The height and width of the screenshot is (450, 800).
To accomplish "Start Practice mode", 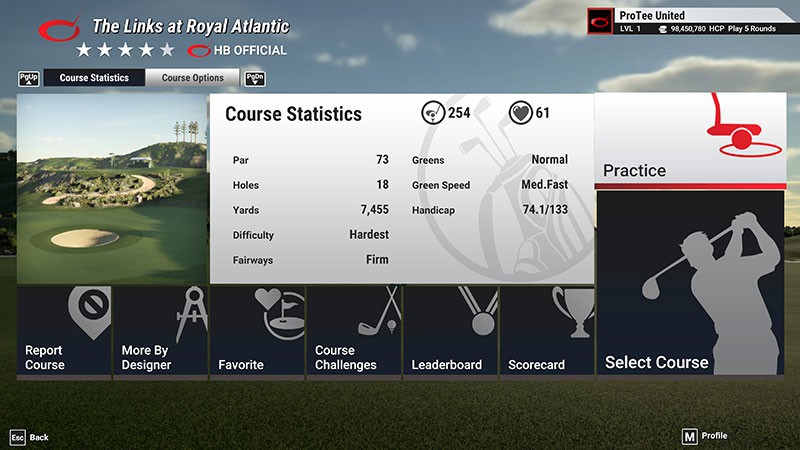I will (690, 140).
